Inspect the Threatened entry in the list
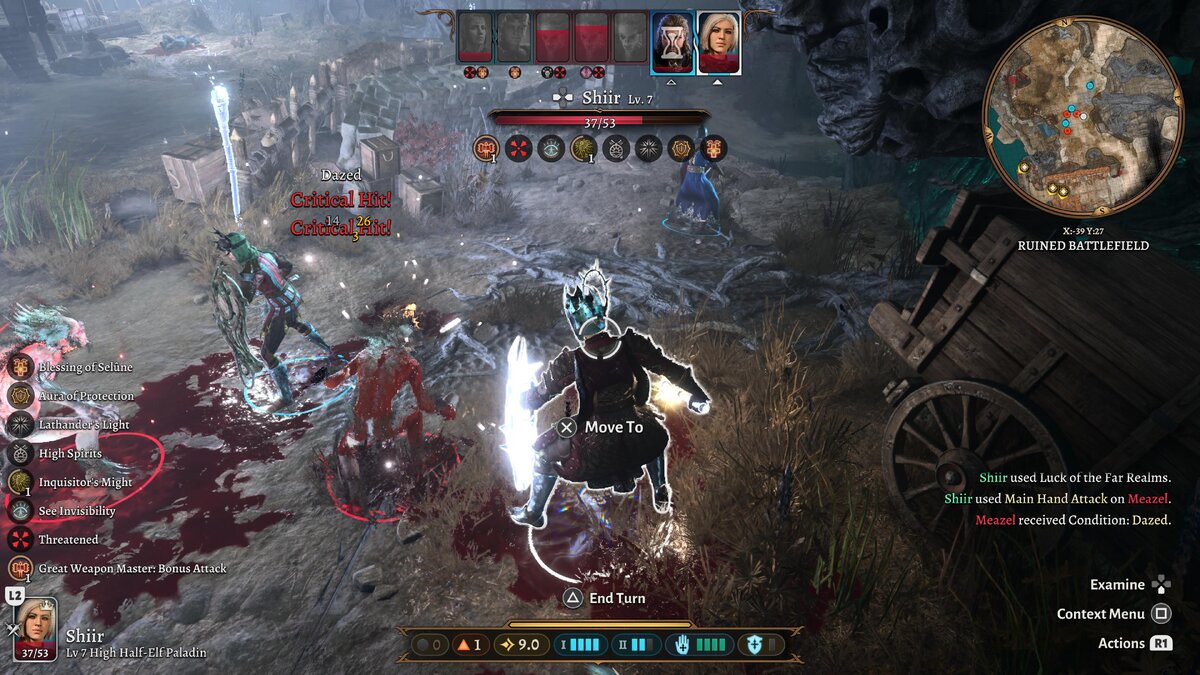Image resolution: width=1200 pixels, height=675 pixels. pos(68,540)
